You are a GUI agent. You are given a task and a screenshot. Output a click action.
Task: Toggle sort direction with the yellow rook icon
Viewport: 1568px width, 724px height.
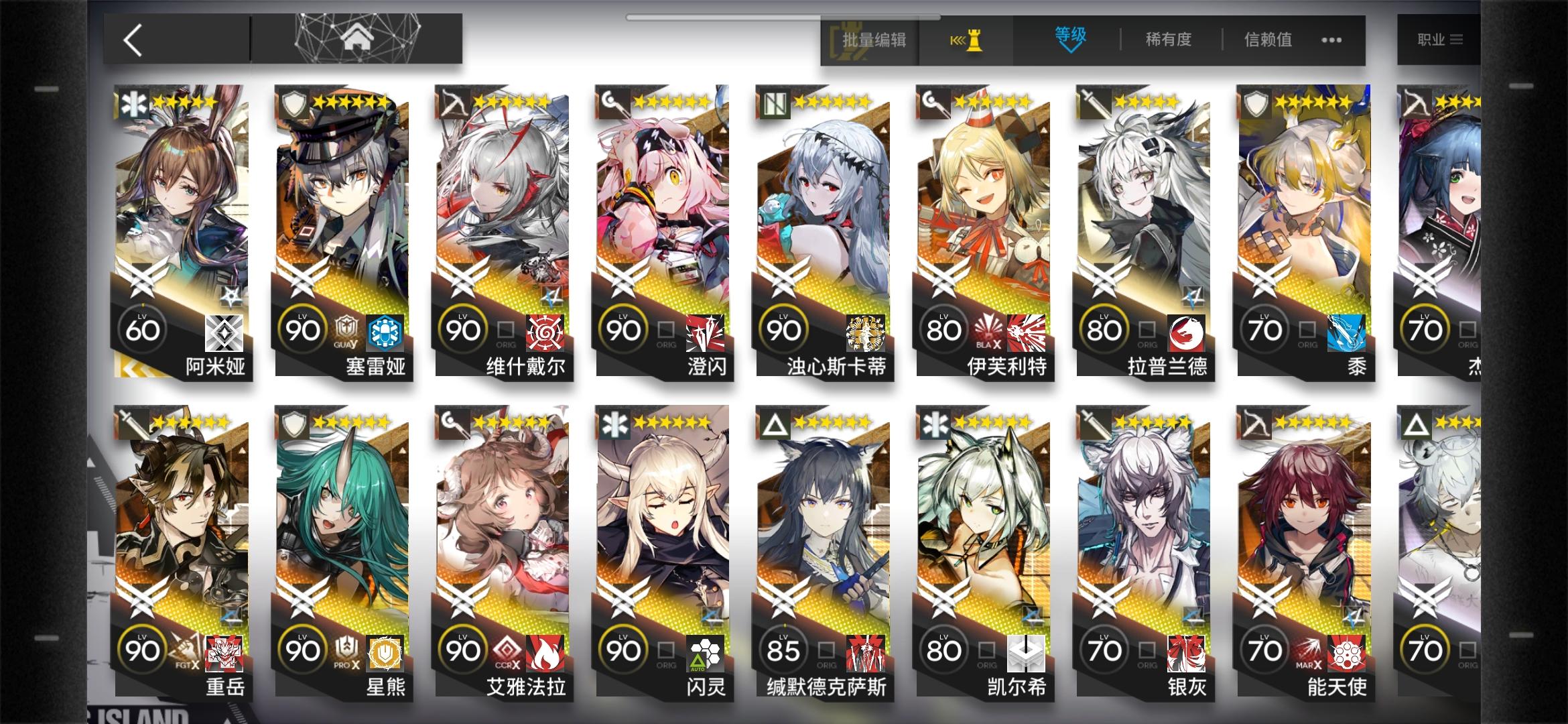968,40
